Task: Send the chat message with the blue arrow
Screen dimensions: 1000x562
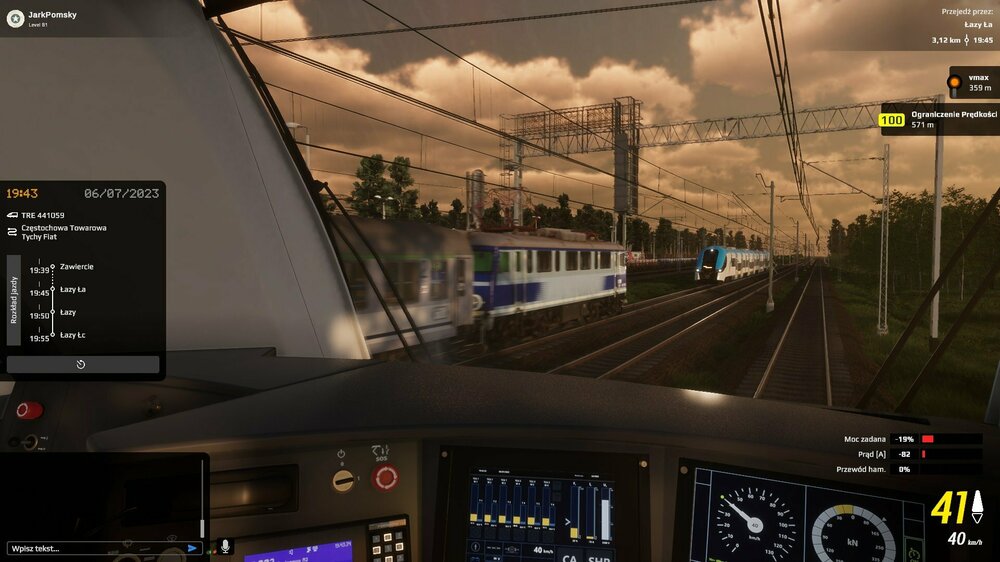Action: click(x=193, y=548)
